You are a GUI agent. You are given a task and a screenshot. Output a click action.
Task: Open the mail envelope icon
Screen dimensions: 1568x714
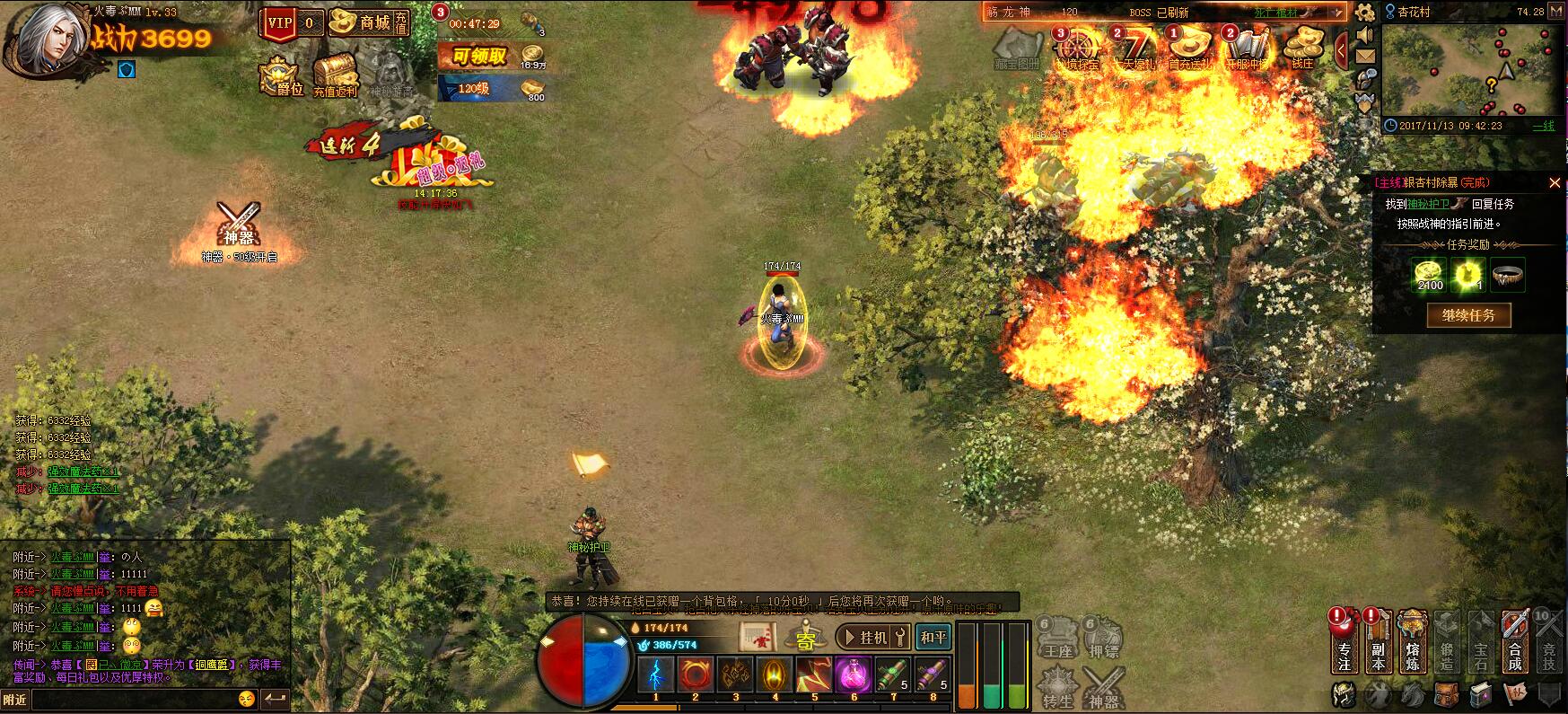[x=1365, y=57]
